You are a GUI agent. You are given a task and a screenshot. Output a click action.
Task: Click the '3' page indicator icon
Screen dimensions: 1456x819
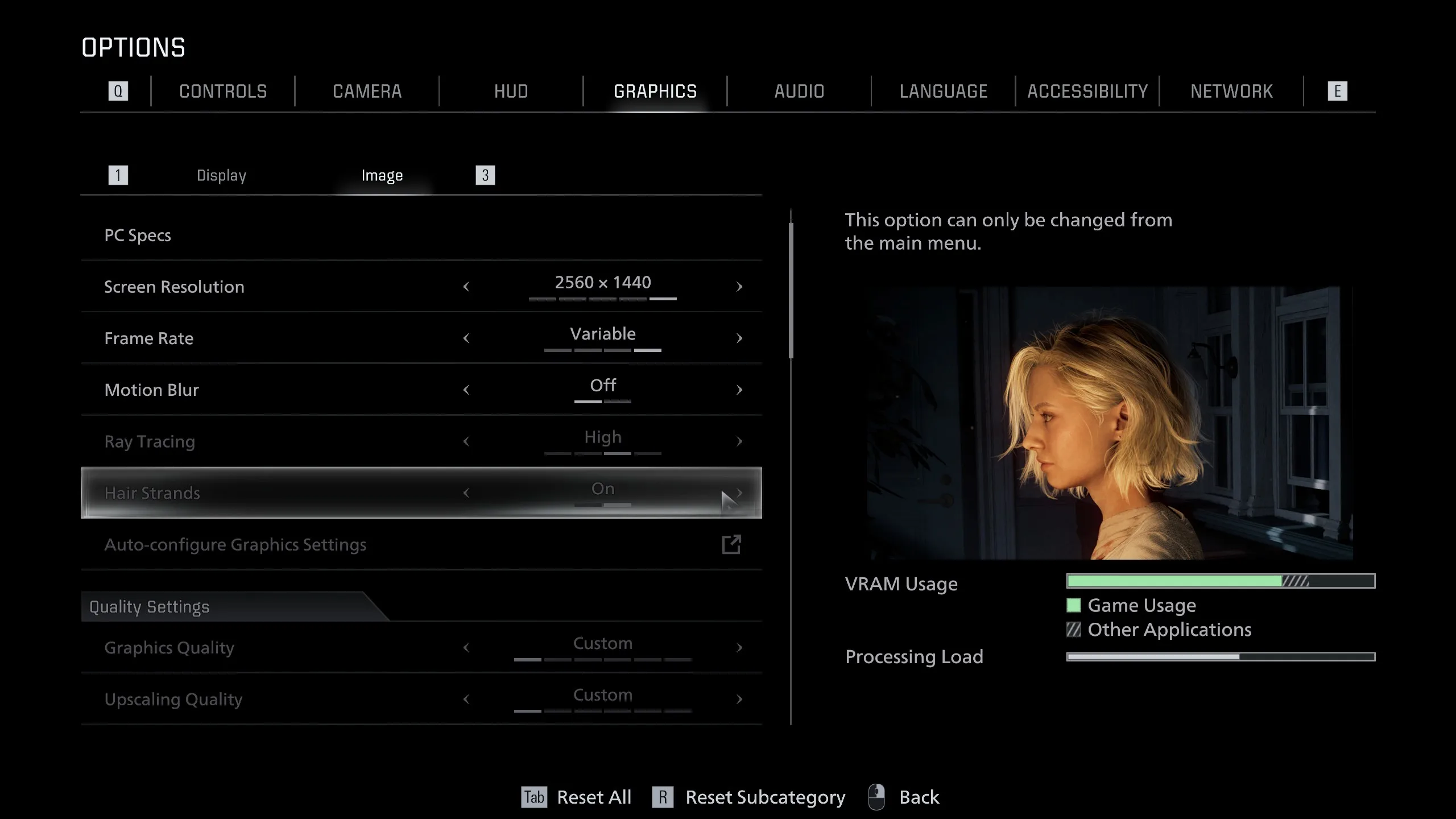[x=484, y=175]
